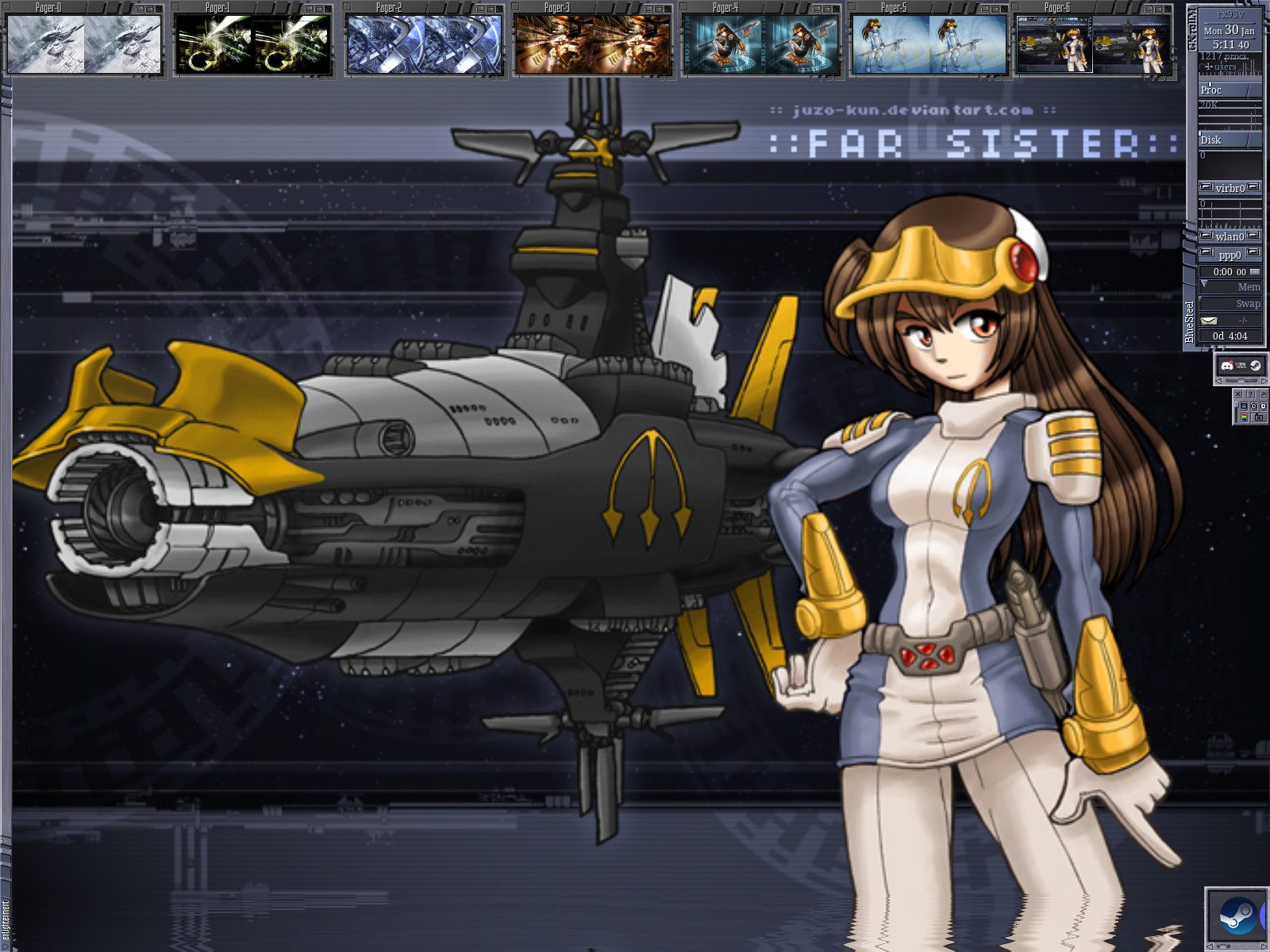Image resolution: width=1270 pixels, height=952 pixels.
Task: Open the Pager-1 desktop thumbnail
Action: 252,45
